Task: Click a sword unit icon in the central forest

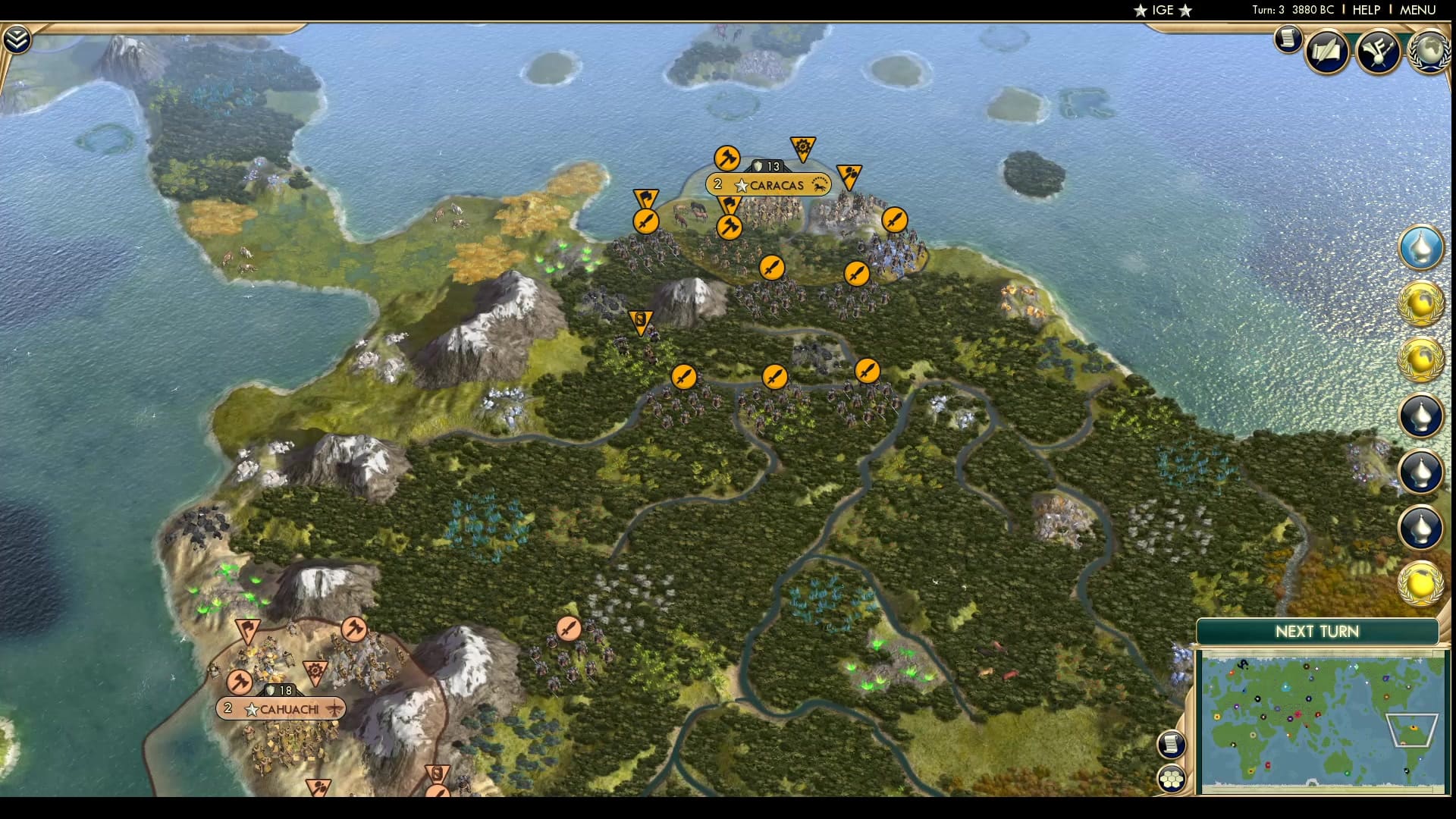Action: (x=773, y=377)
